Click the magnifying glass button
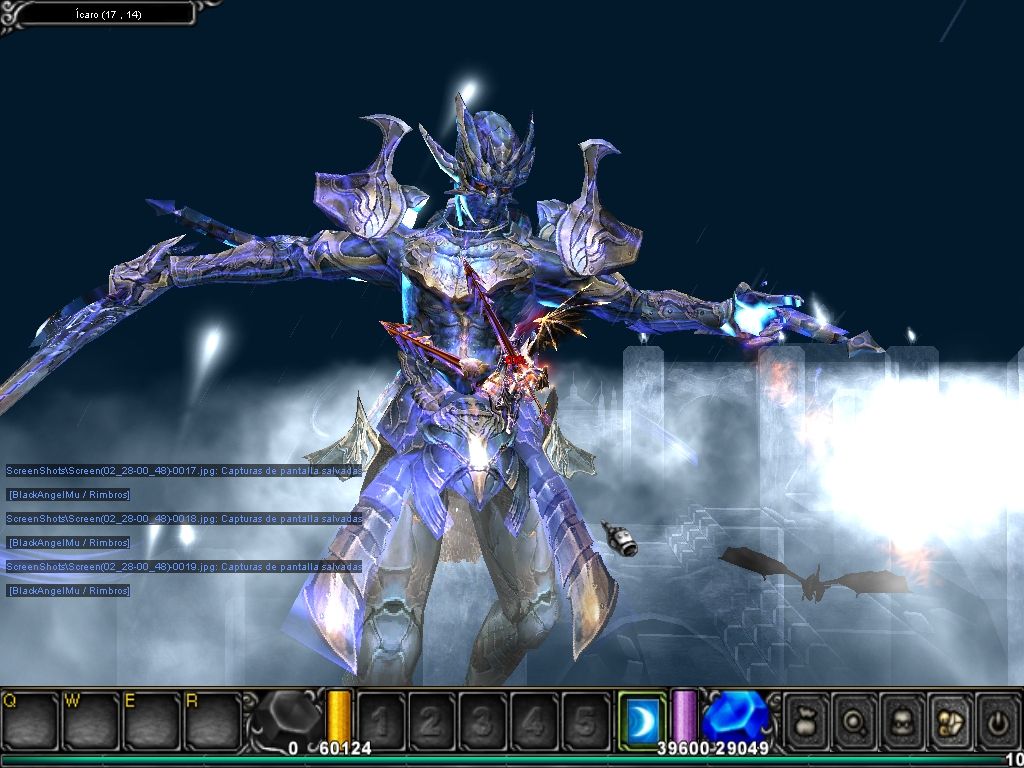 tap(855, 720)
